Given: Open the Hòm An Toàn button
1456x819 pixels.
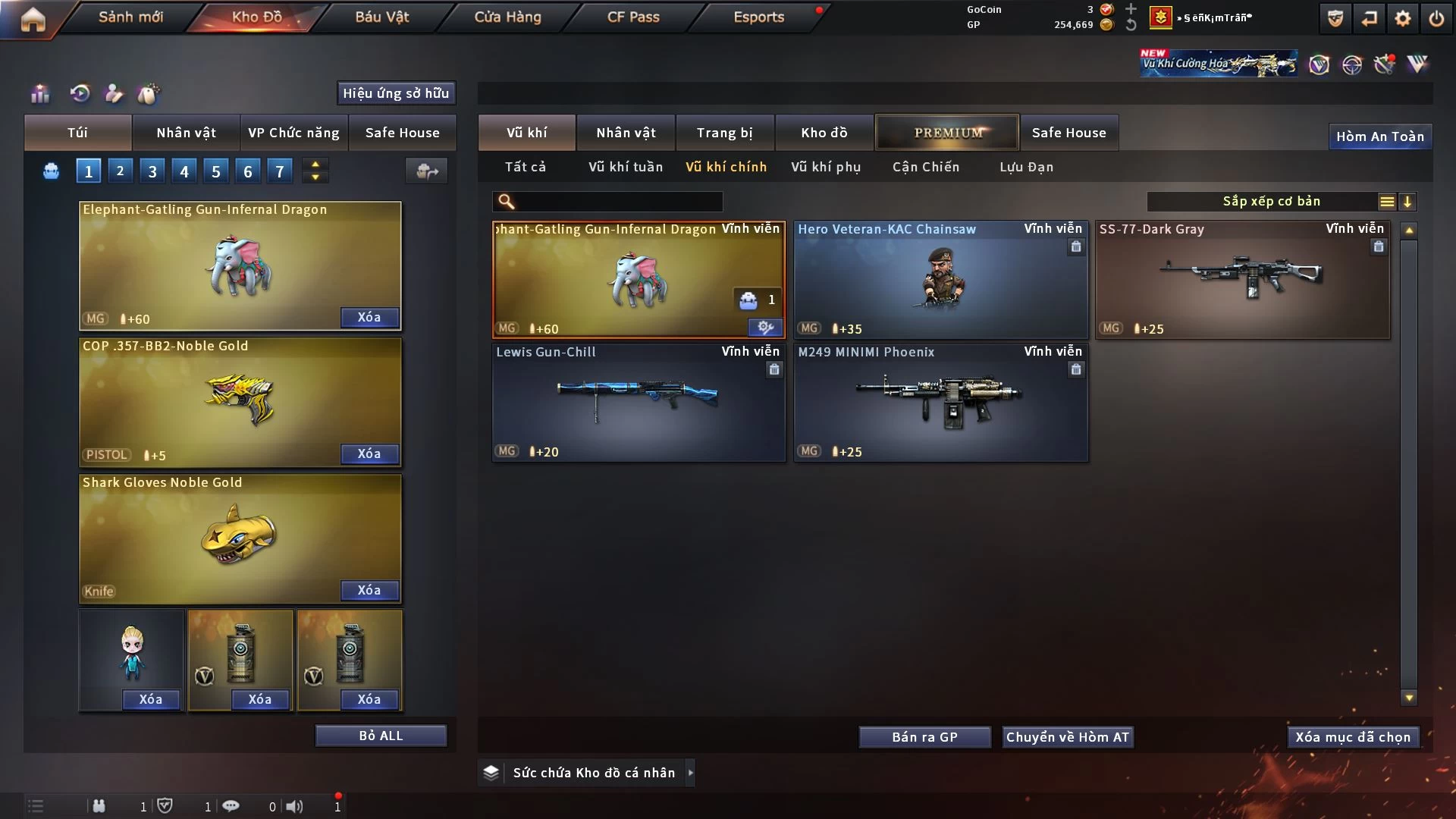Looking at the screenshot, I should (x=1379, y=136).
